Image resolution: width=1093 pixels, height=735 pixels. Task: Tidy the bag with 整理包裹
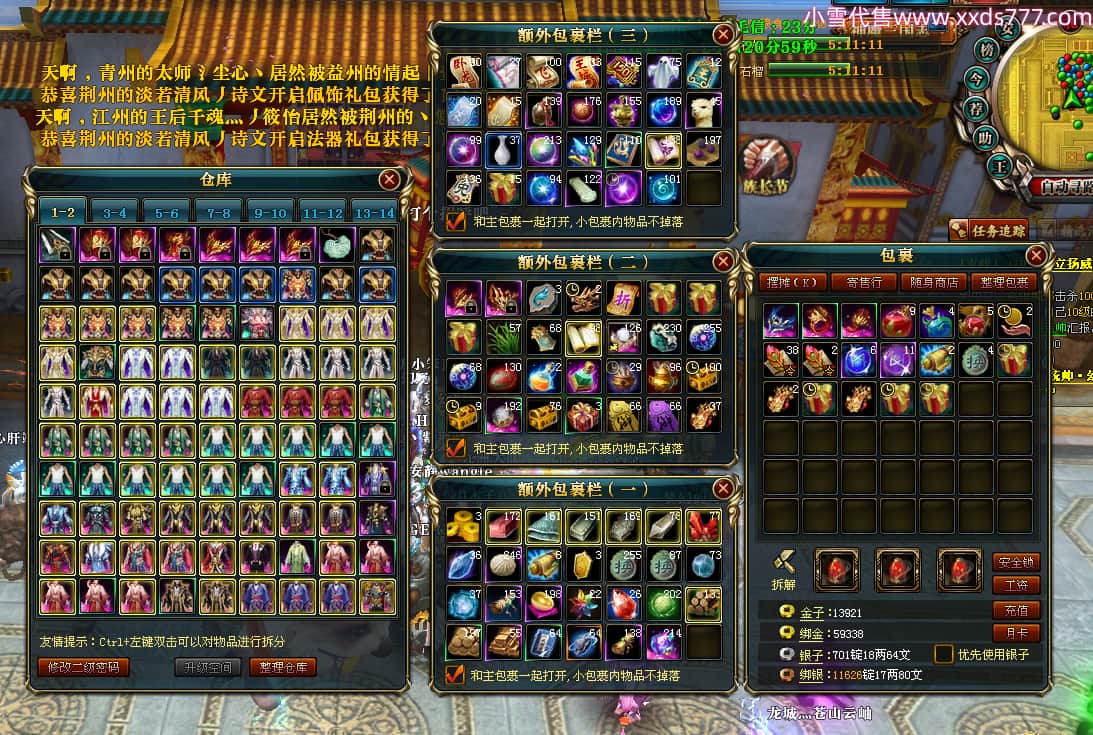point(1004,282)
